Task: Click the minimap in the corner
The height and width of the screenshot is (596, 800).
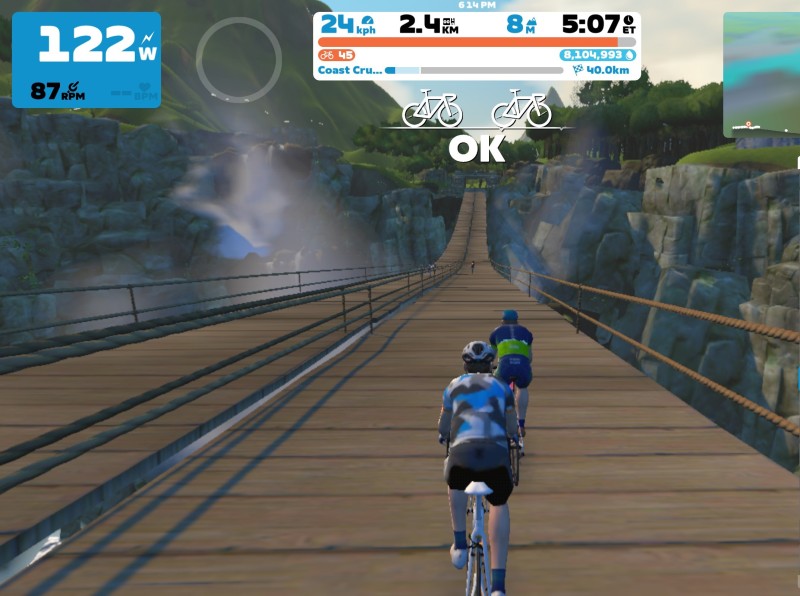Action: tap(762, 75)
